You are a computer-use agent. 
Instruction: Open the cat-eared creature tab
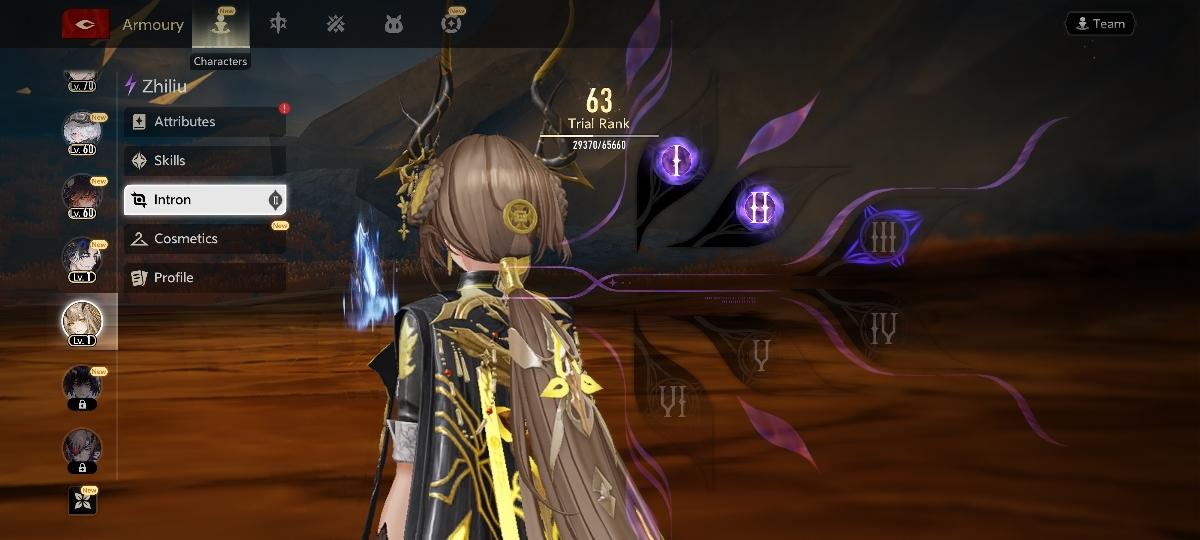pos(394,24)
